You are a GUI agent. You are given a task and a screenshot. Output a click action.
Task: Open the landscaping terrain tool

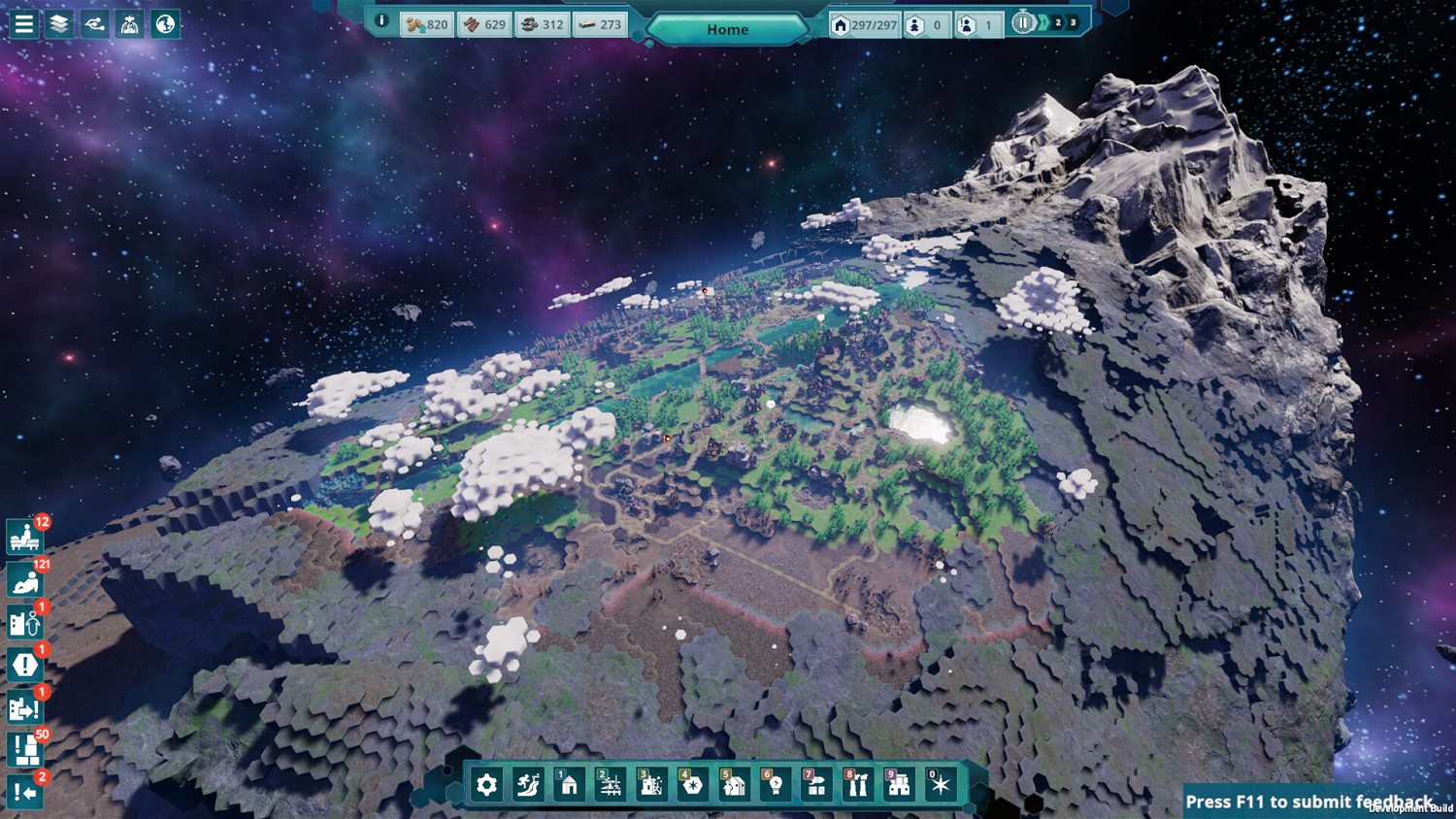point(527,785)
